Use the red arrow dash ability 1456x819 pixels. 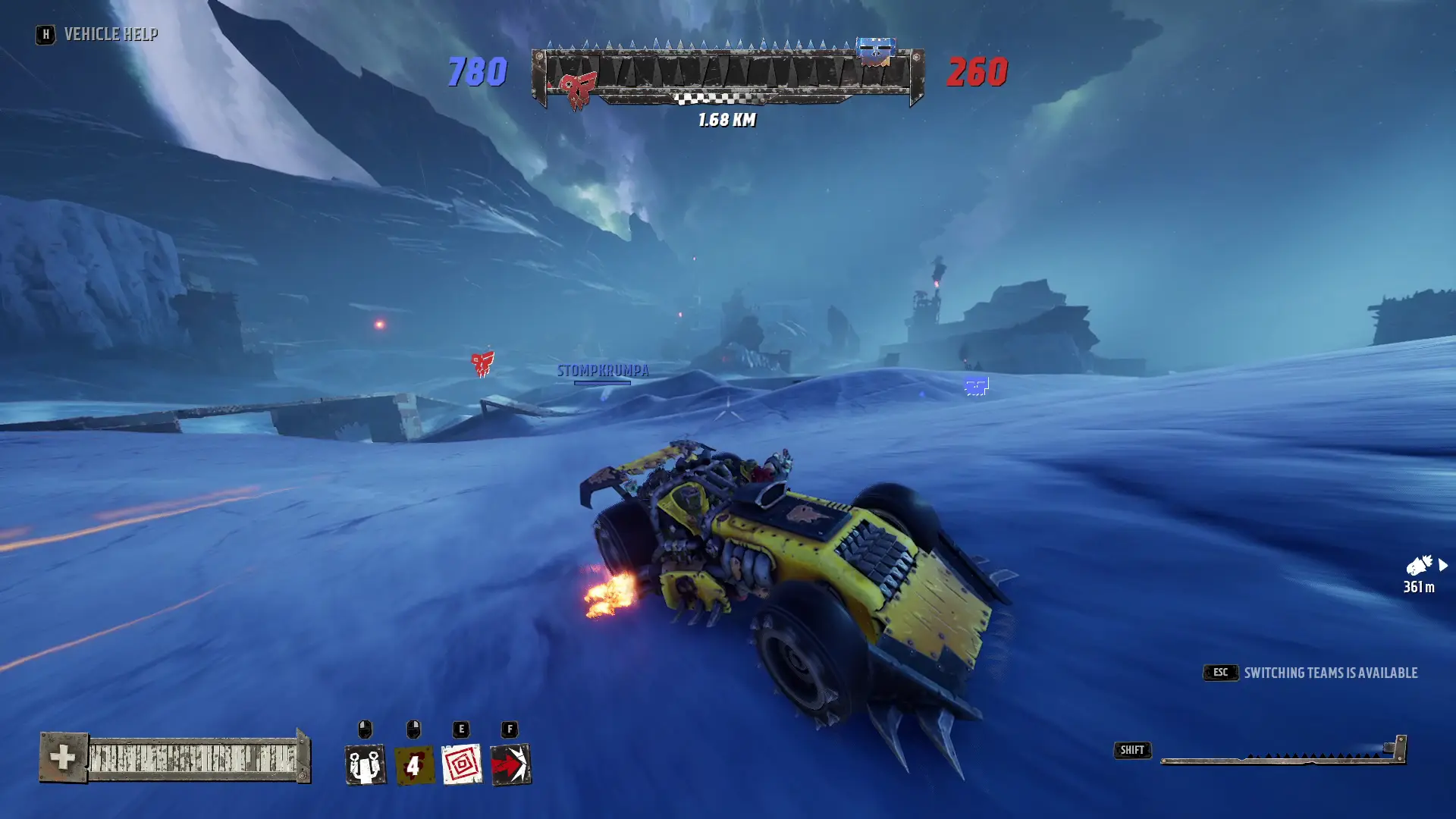[x=510, y=764]
